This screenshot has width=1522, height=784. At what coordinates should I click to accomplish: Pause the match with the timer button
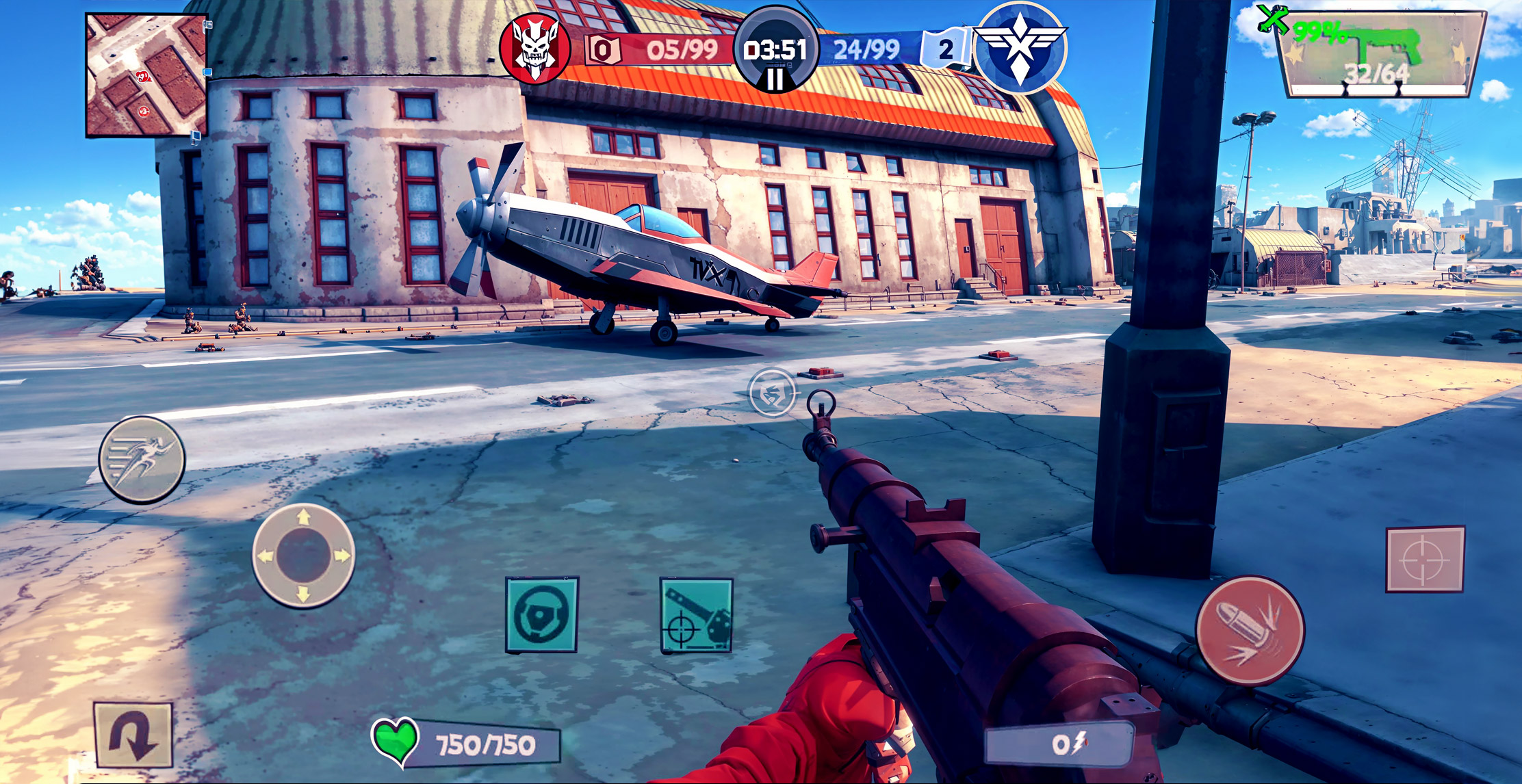(x=775, y=51)
